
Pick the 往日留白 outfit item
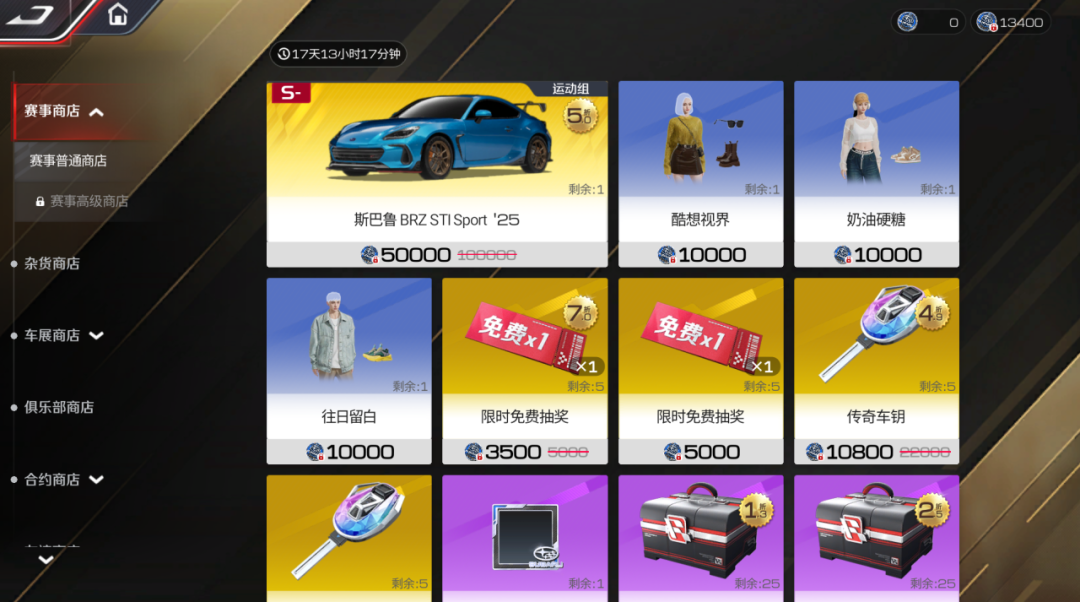point(349,371)
